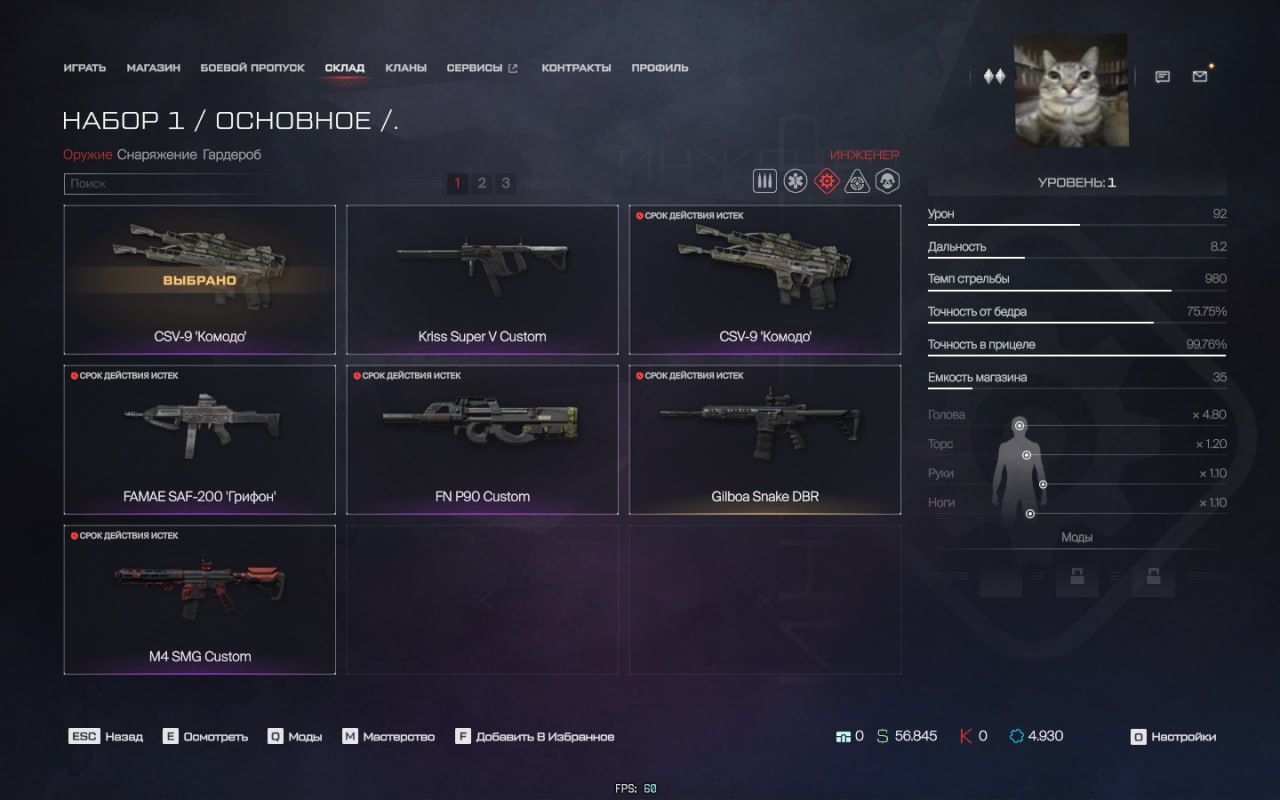Image resolution: width=1280 pixels, height=800 pixels.
Task: Switch to the Гардероб tab
Action: point(232,155)
